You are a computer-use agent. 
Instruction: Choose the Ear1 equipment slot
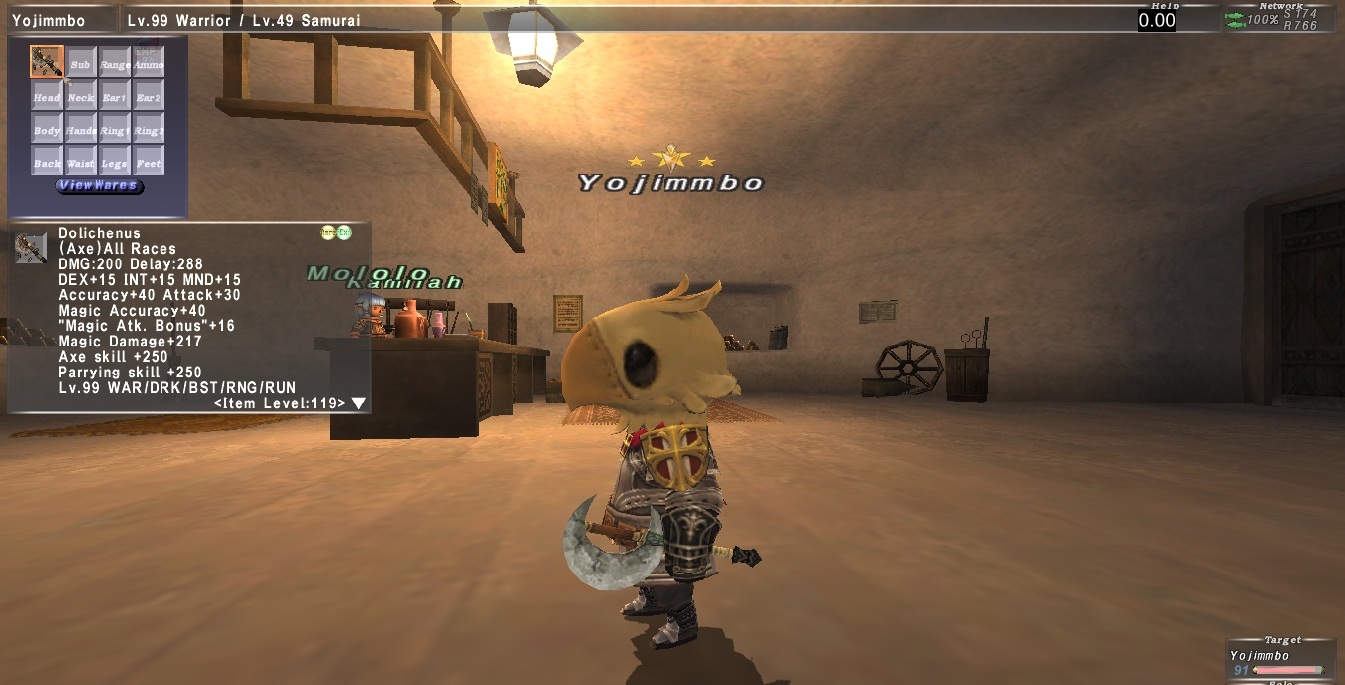coord(115,95)
